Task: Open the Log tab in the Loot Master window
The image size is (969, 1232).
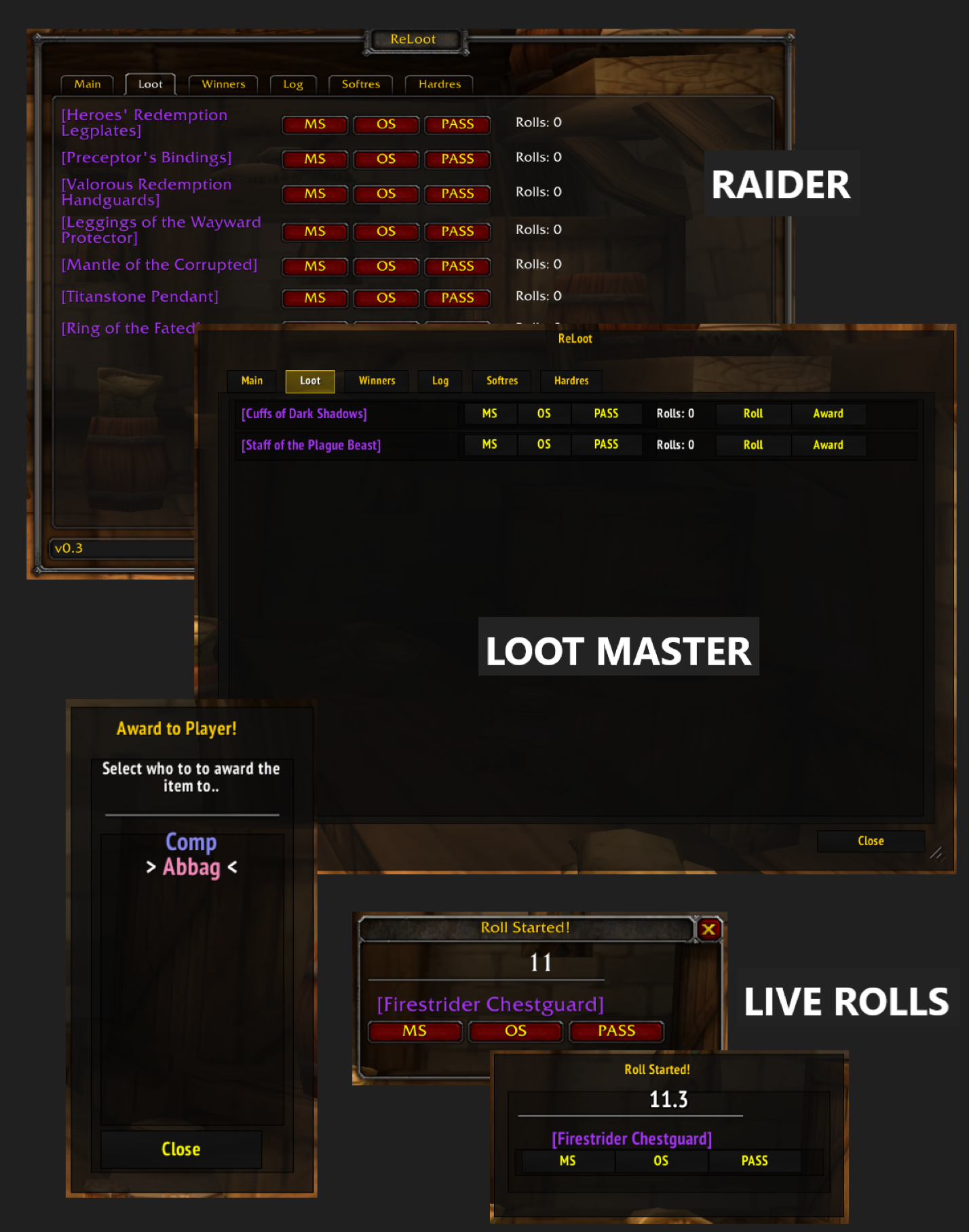Action: (439, 381)
